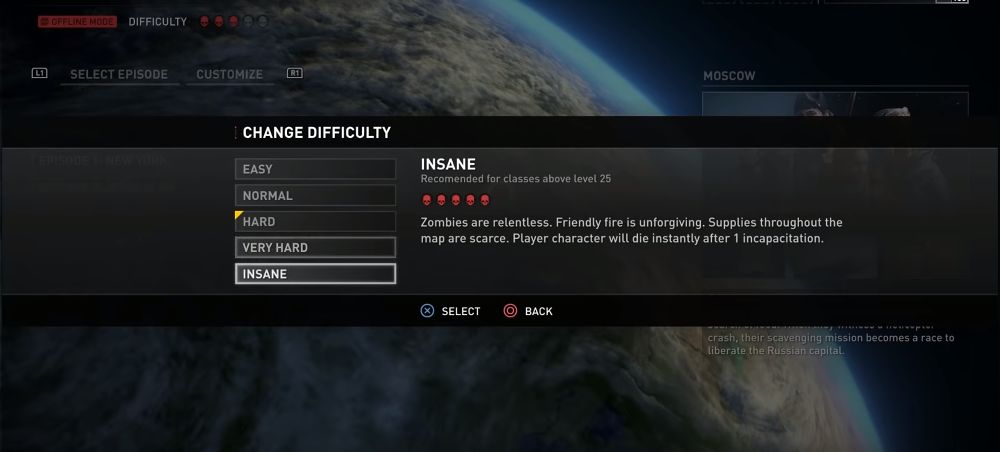Choose the Easy difficulty option
Screen dimensions: 1000x452
pyautogui.click(x=315, y=170)
